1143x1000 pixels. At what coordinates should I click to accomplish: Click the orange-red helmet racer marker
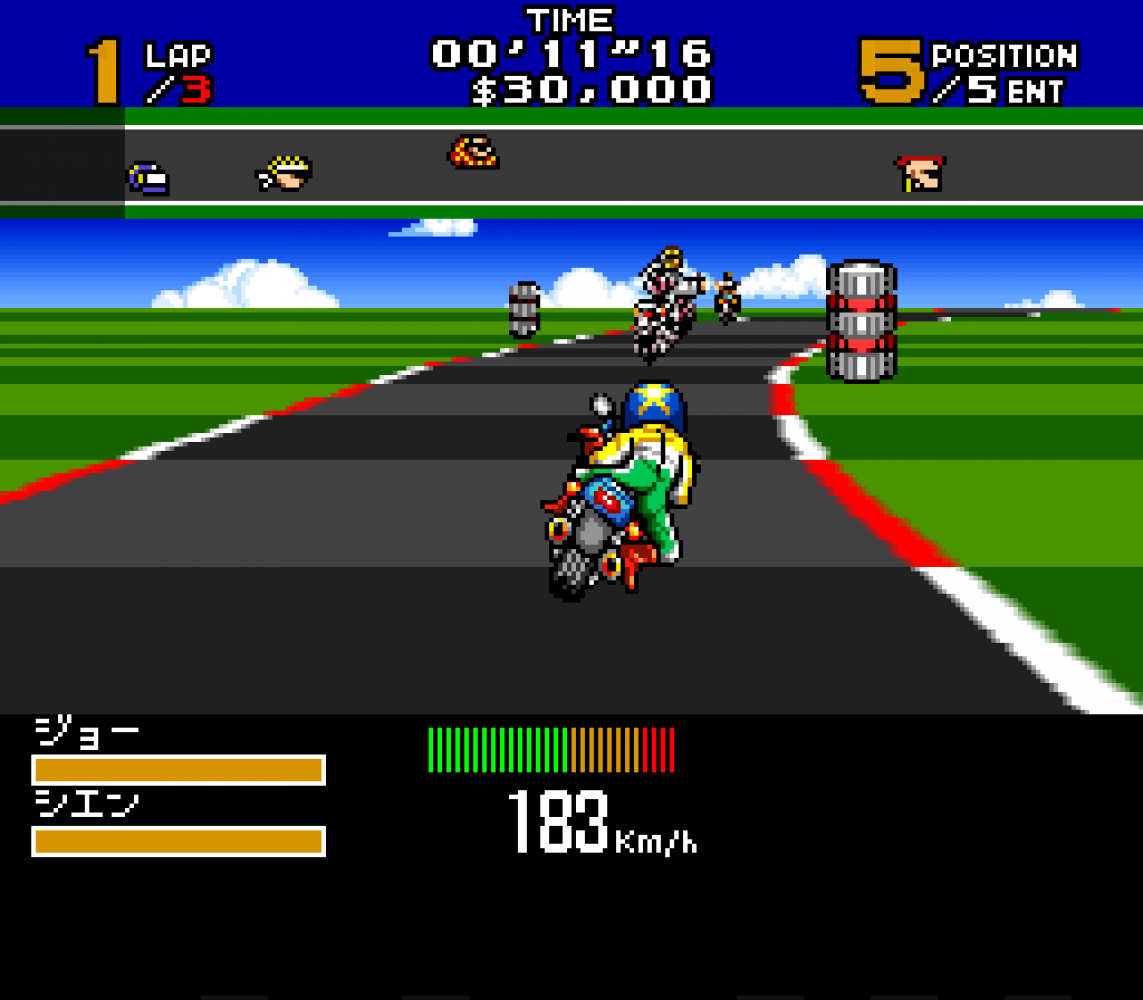coord(473,152)
